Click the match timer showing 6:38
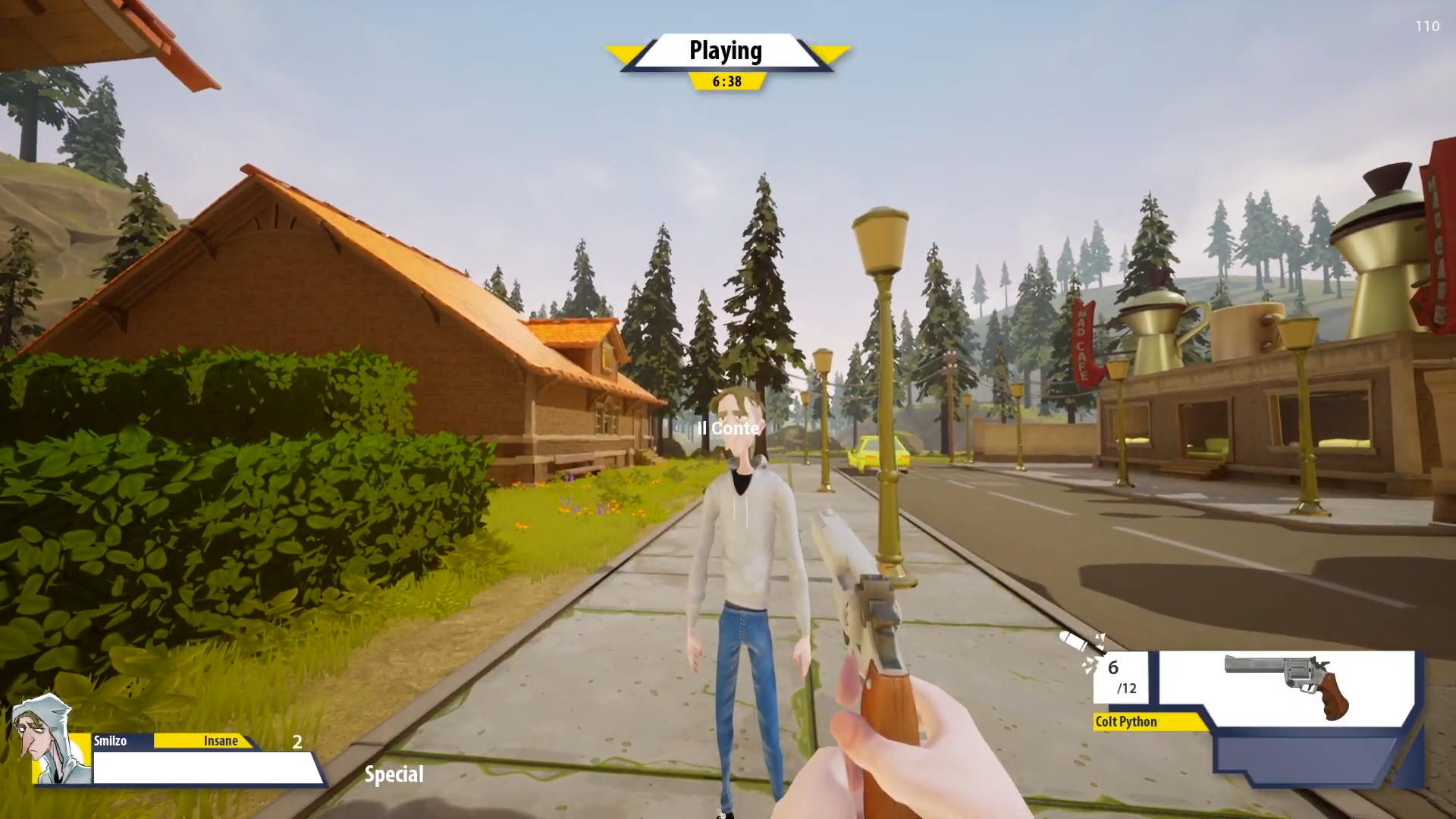This screenshot has height=819, width=1456. tap(729, 80)
